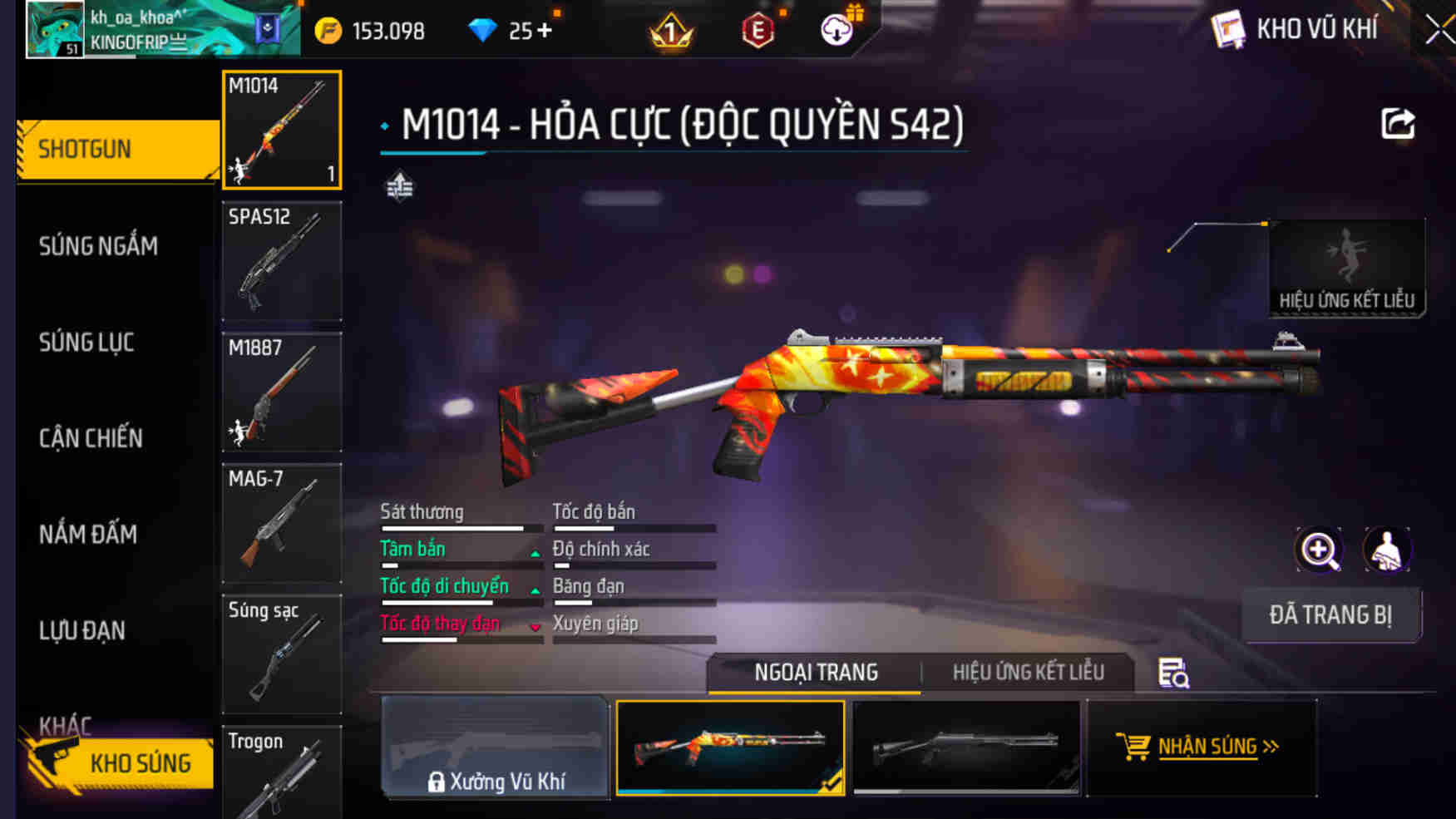The width and height of the screenshot is (1456, 819).
Task: Open the SÚNG NGẮM weapon category
Action: coord(97,245)
